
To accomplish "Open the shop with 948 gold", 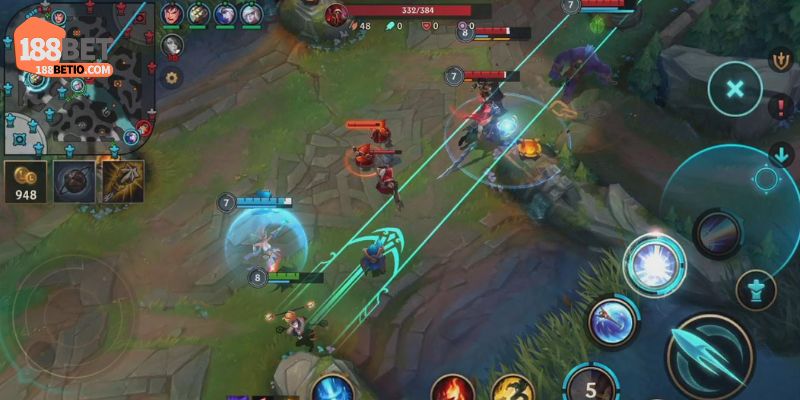I will coord(26,181).
